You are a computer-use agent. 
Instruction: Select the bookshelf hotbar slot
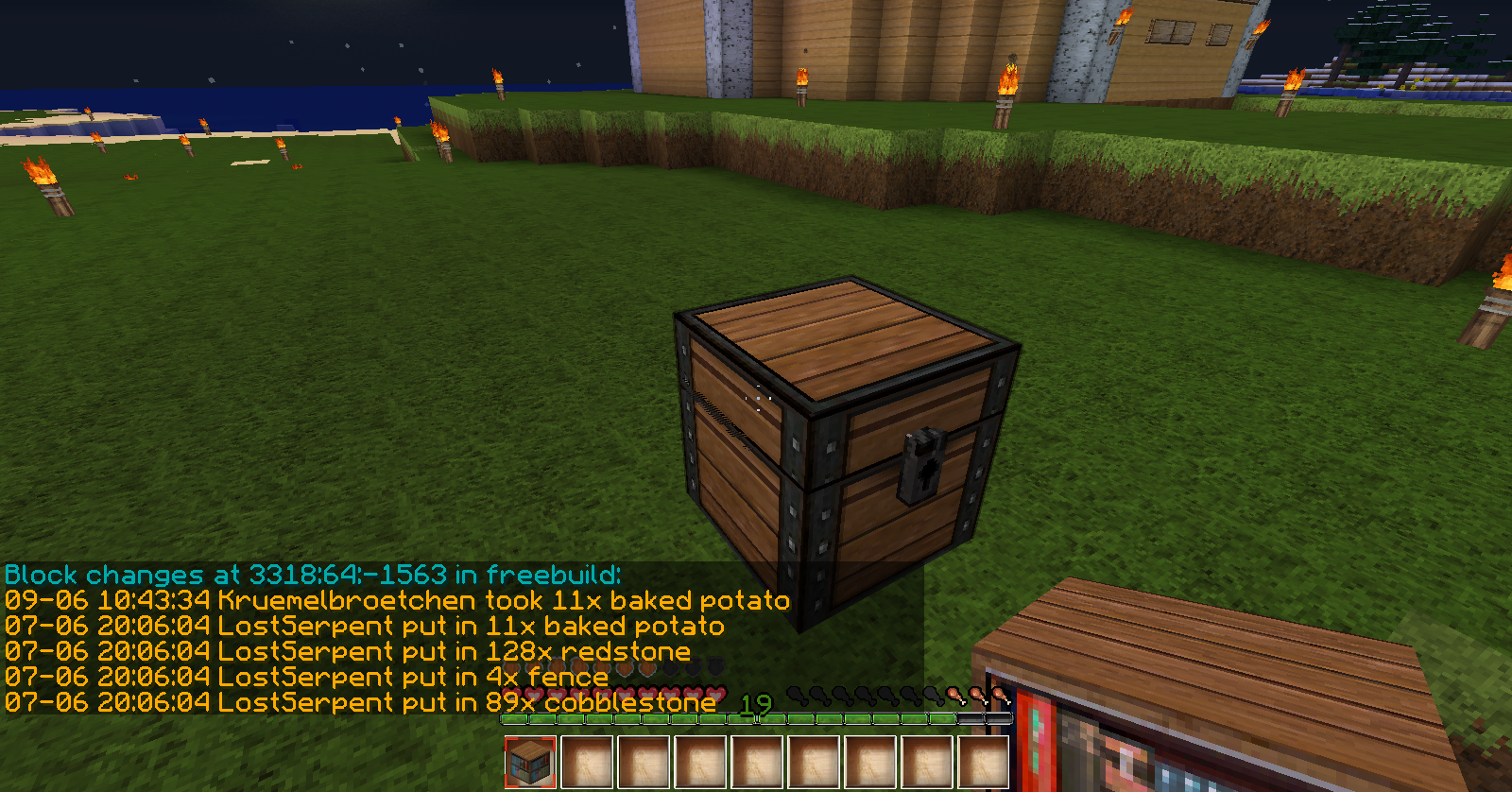[530, 762]
